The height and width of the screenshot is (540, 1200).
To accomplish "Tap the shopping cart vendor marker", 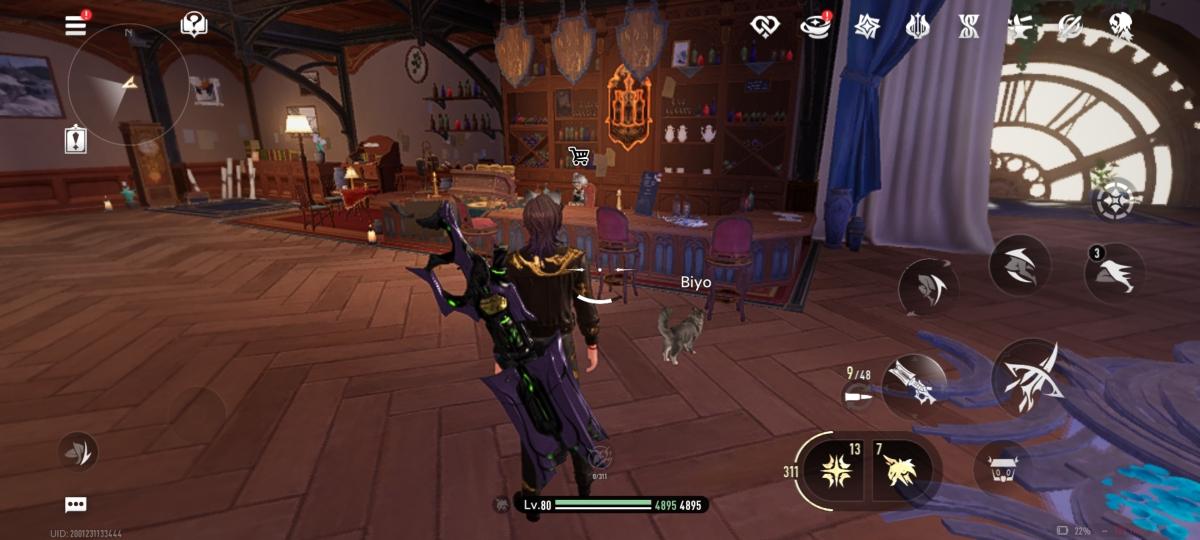I will point(578,155).
